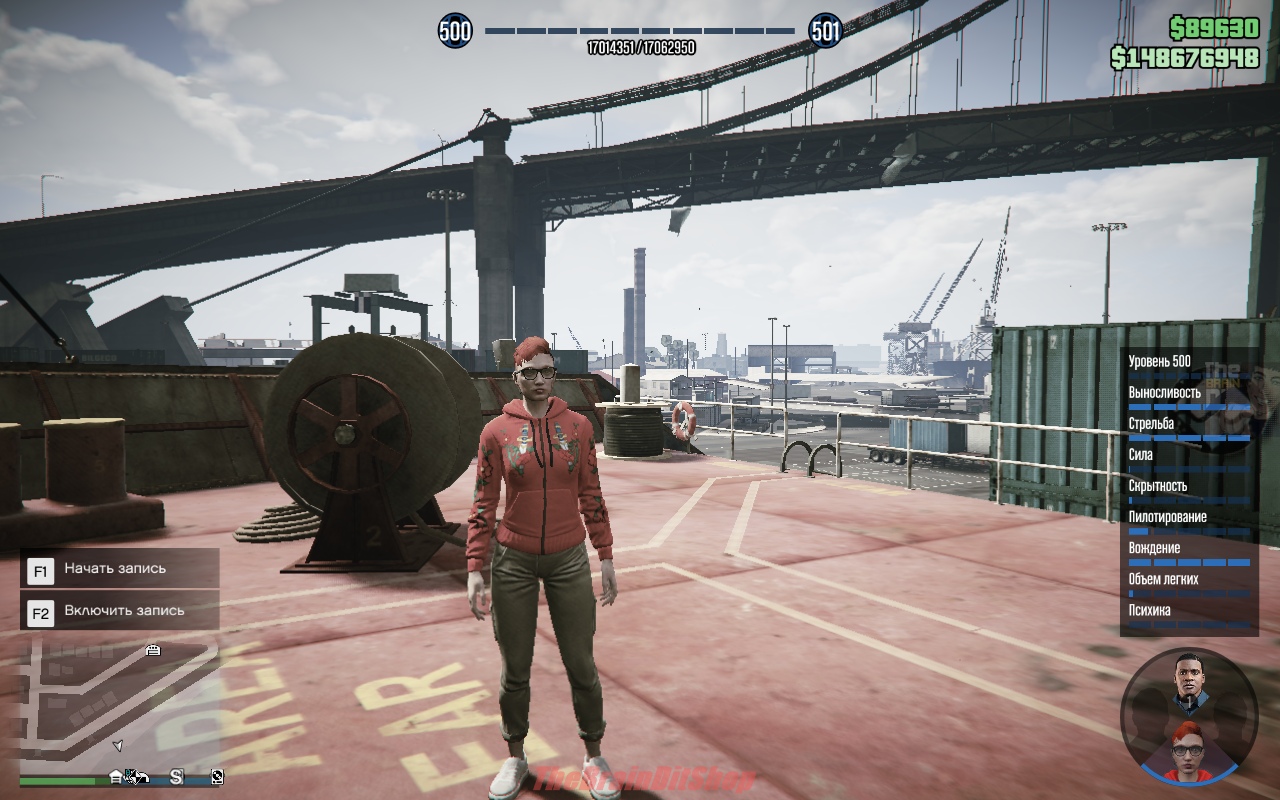Select the Вождение stat row
This screenshot has width=1280, height=800.
1188,552
